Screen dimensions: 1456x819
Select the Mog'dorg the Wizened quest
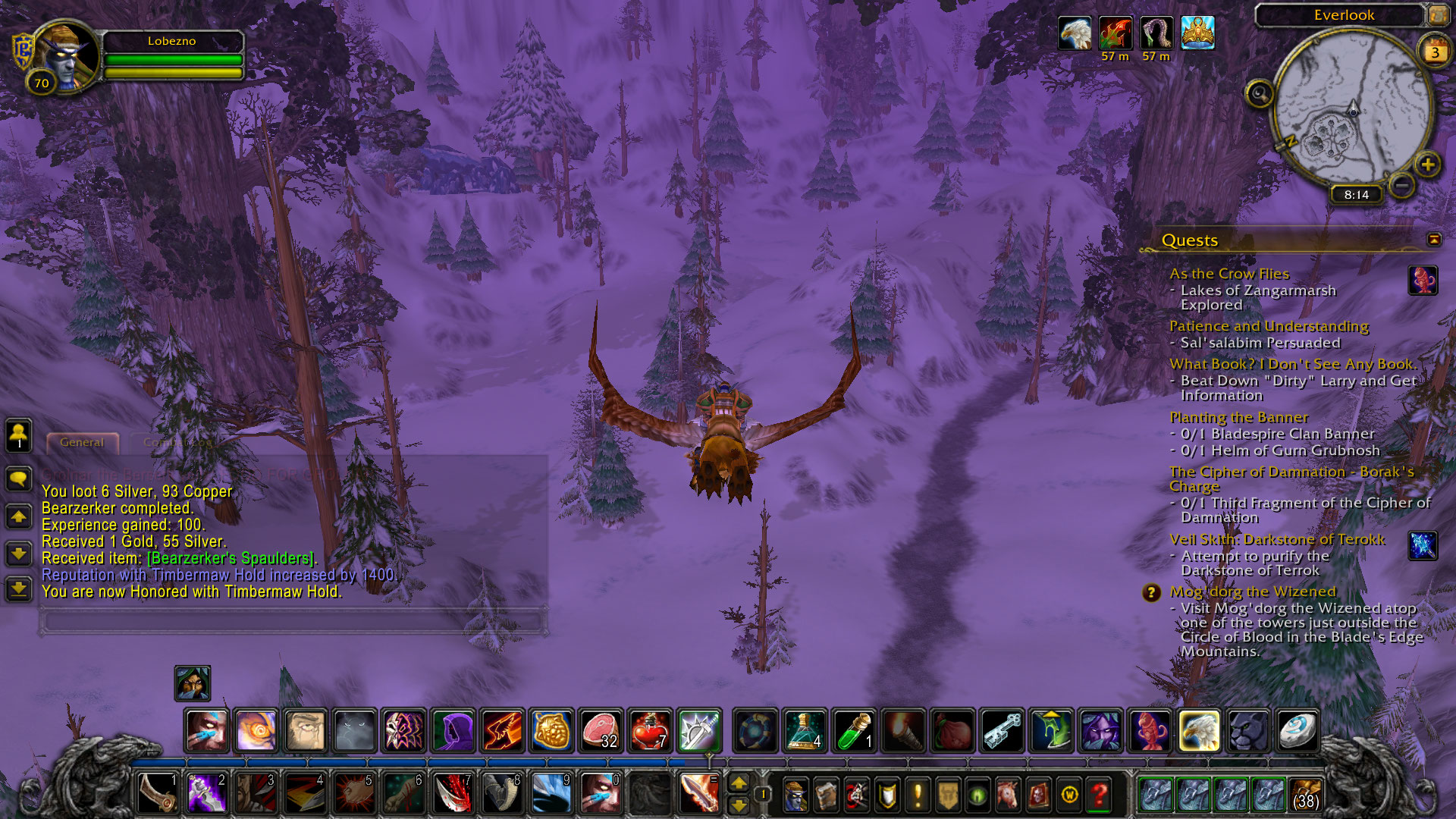point(1252,591)
